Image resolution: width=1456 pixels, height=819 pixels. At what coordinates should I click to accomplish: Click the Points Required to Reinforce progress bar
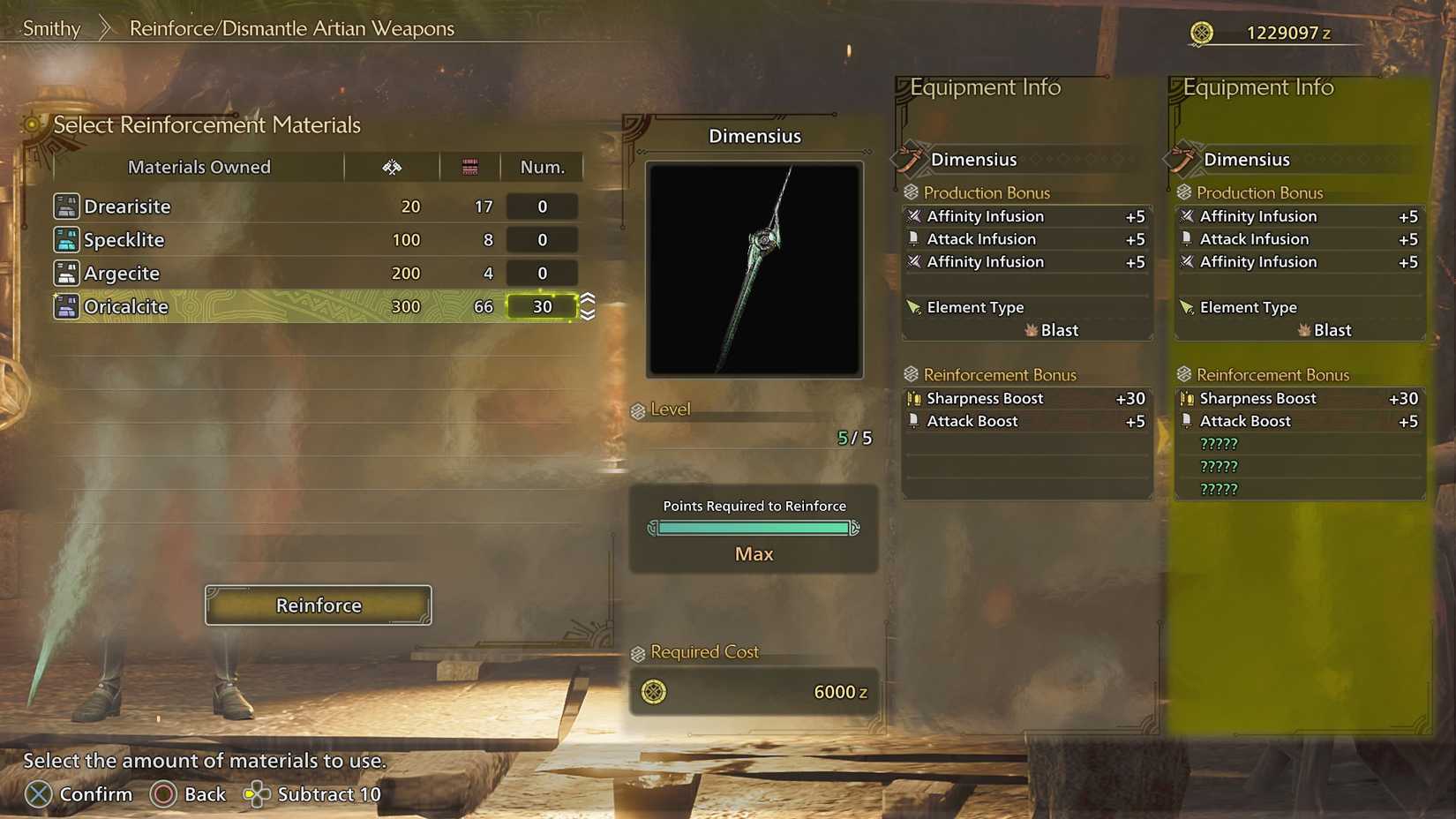tap(753, 528)
